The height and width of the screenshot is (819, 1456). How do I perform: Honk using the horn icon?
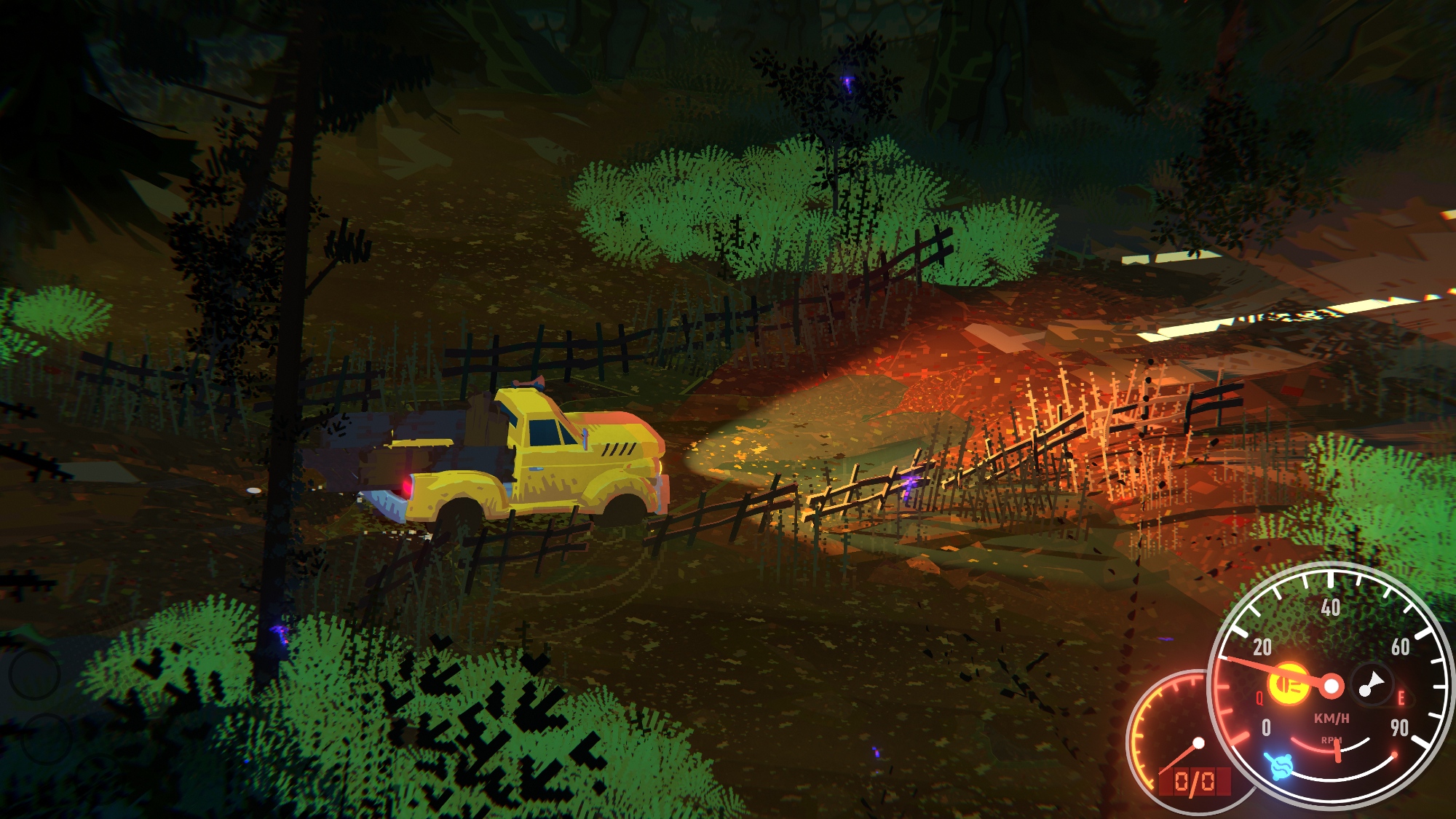coord(1372,684)
